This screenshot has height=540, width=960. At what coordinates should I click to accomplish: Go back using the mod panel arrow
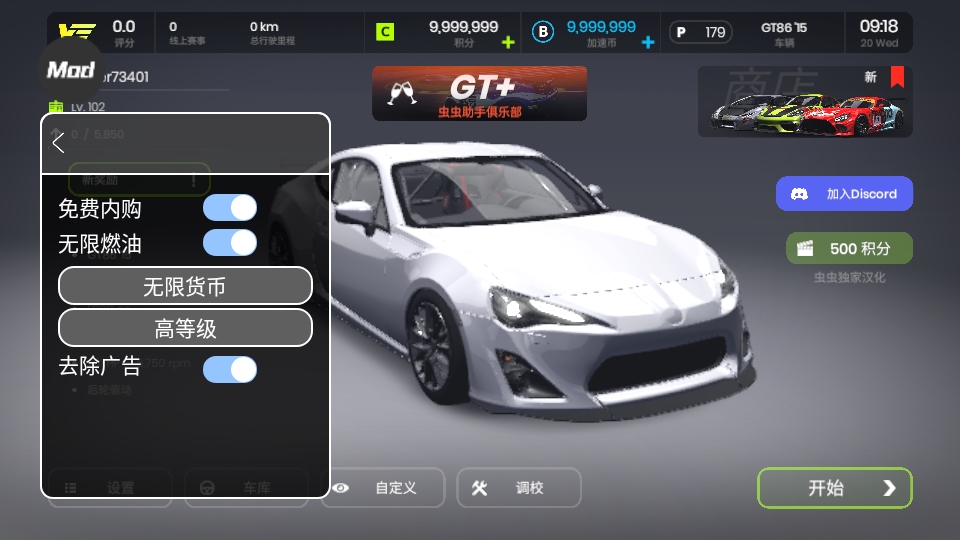(x=59, y=143)
